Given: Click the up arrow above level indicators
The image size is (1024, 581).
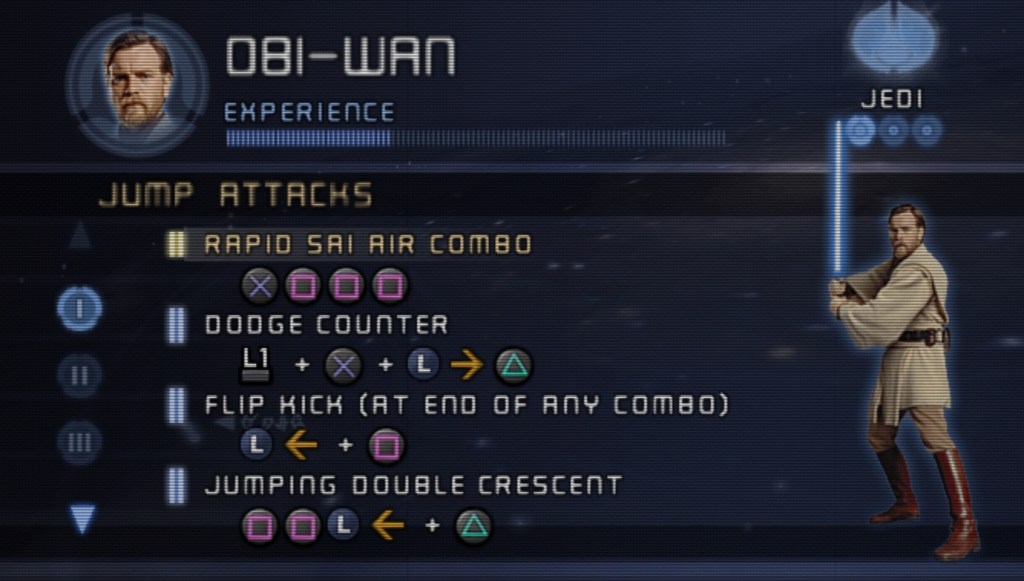Looking at the screenshot, I should (x=80, y=236).
